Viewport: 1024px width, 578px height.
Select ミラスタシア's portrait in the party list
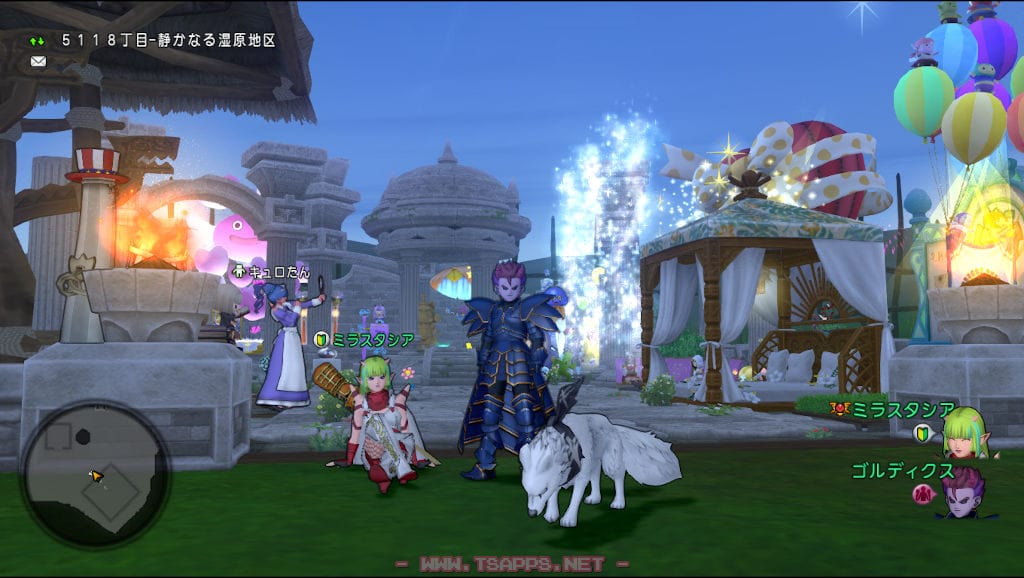click(x=964, y=432)
